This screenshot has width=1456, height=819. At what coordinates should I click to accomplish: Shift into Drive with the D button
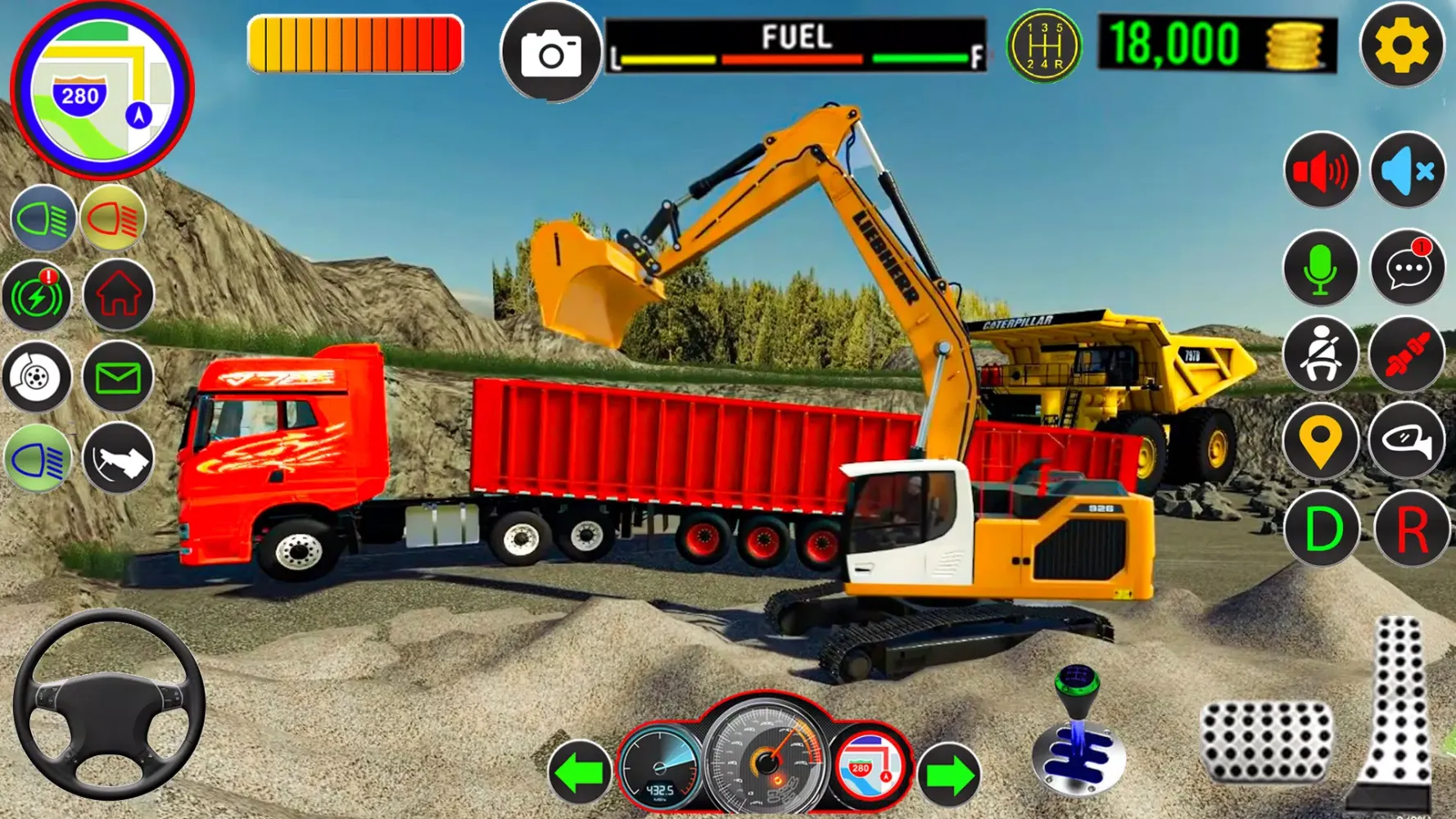pyautogui.click(x=1322, y=530)
